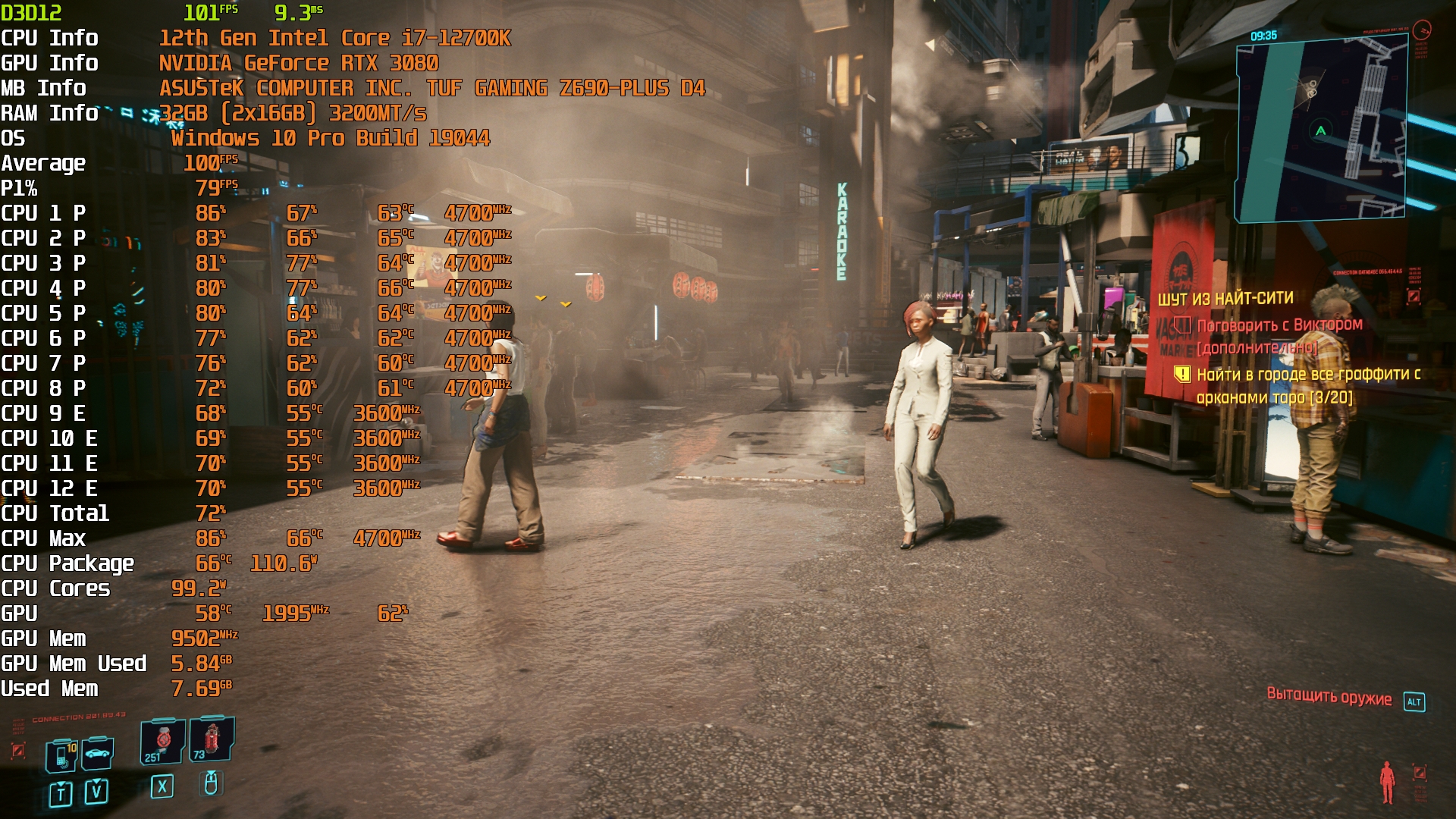Use the healing inhaler slot showing 251
The width and height of the screenshot is (1456, 819).
162,742
